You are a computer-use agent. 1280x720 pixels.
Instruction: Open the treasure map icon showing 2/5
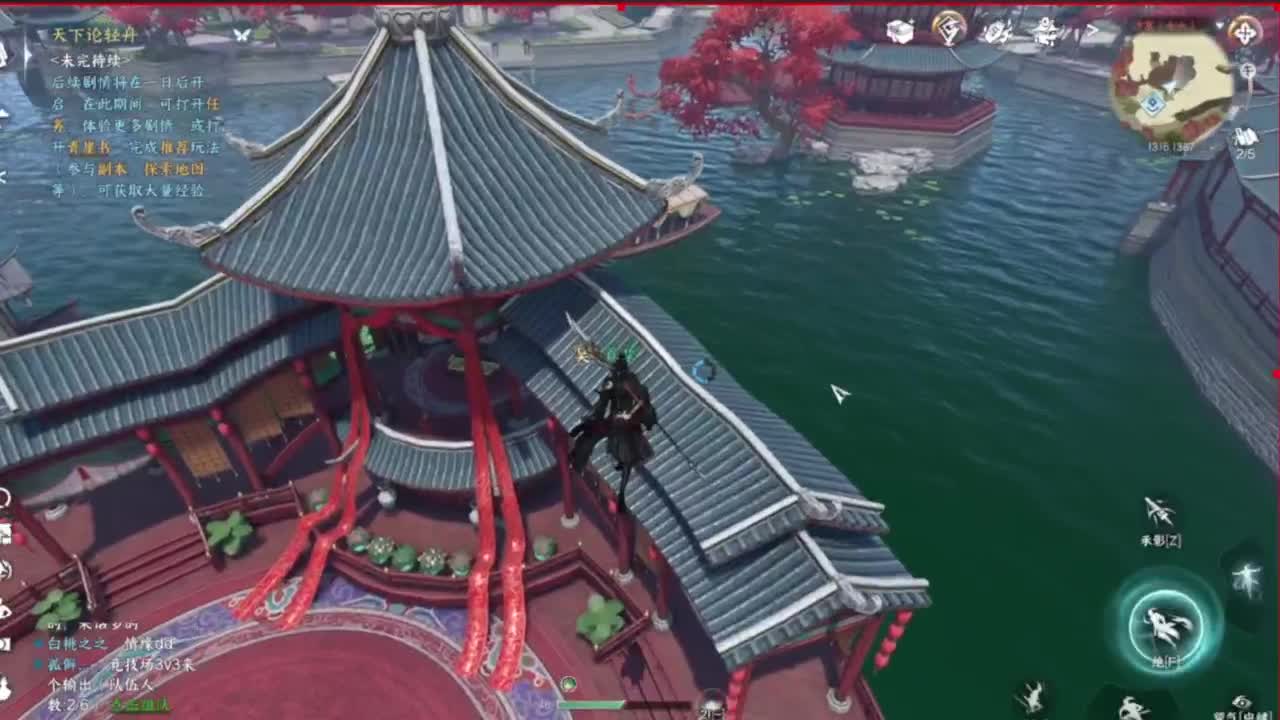click(1244, 135)
